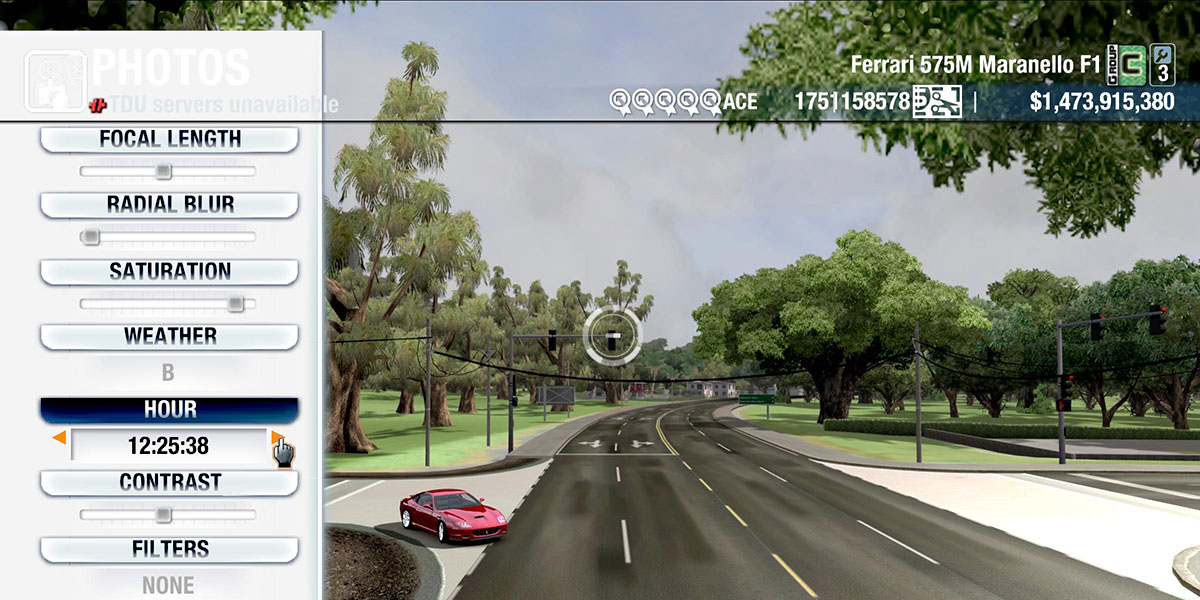
Task: Select the Radial Blur option
Action: coord(169,205)
